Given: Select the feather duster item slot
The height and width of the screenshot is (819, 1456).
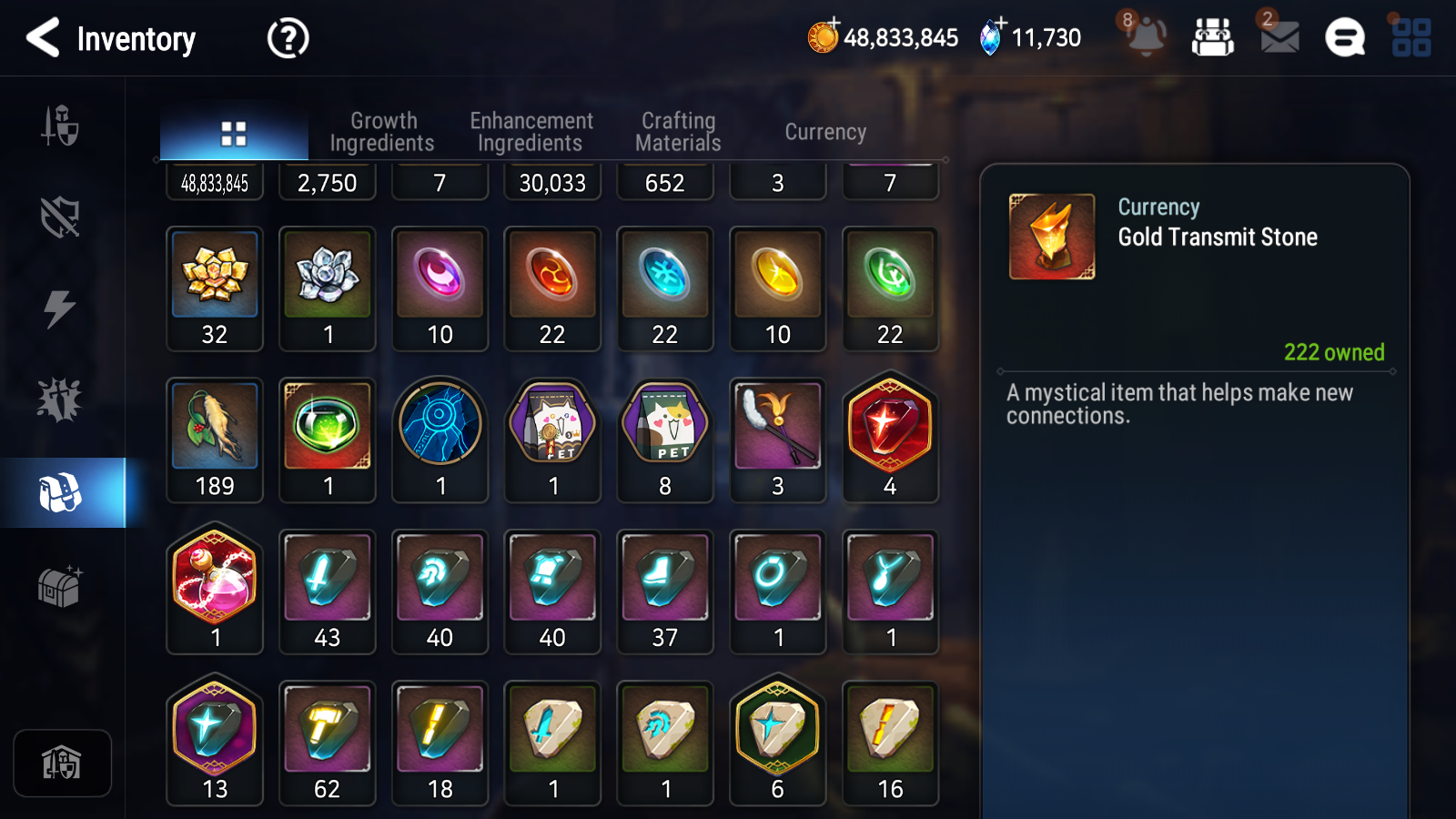Looking at the screenshot, I should pyautogui.click(x=778, y=440).
